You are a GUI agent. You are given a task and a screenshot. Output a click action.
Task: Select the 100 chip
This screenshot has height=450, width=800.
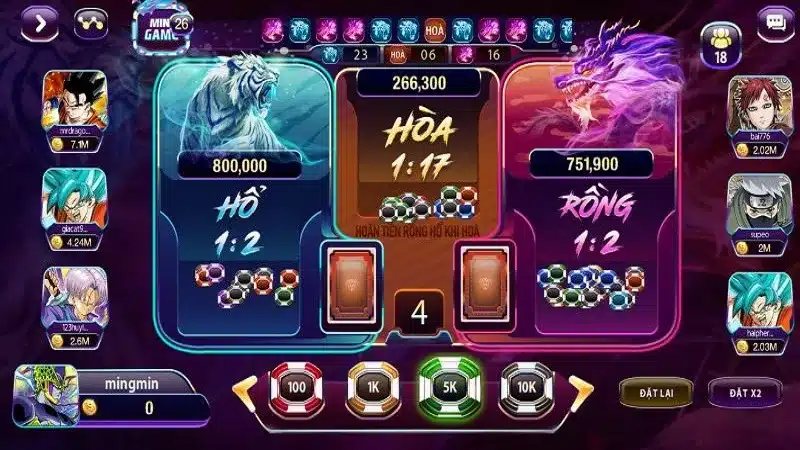[x=297, y=387]
